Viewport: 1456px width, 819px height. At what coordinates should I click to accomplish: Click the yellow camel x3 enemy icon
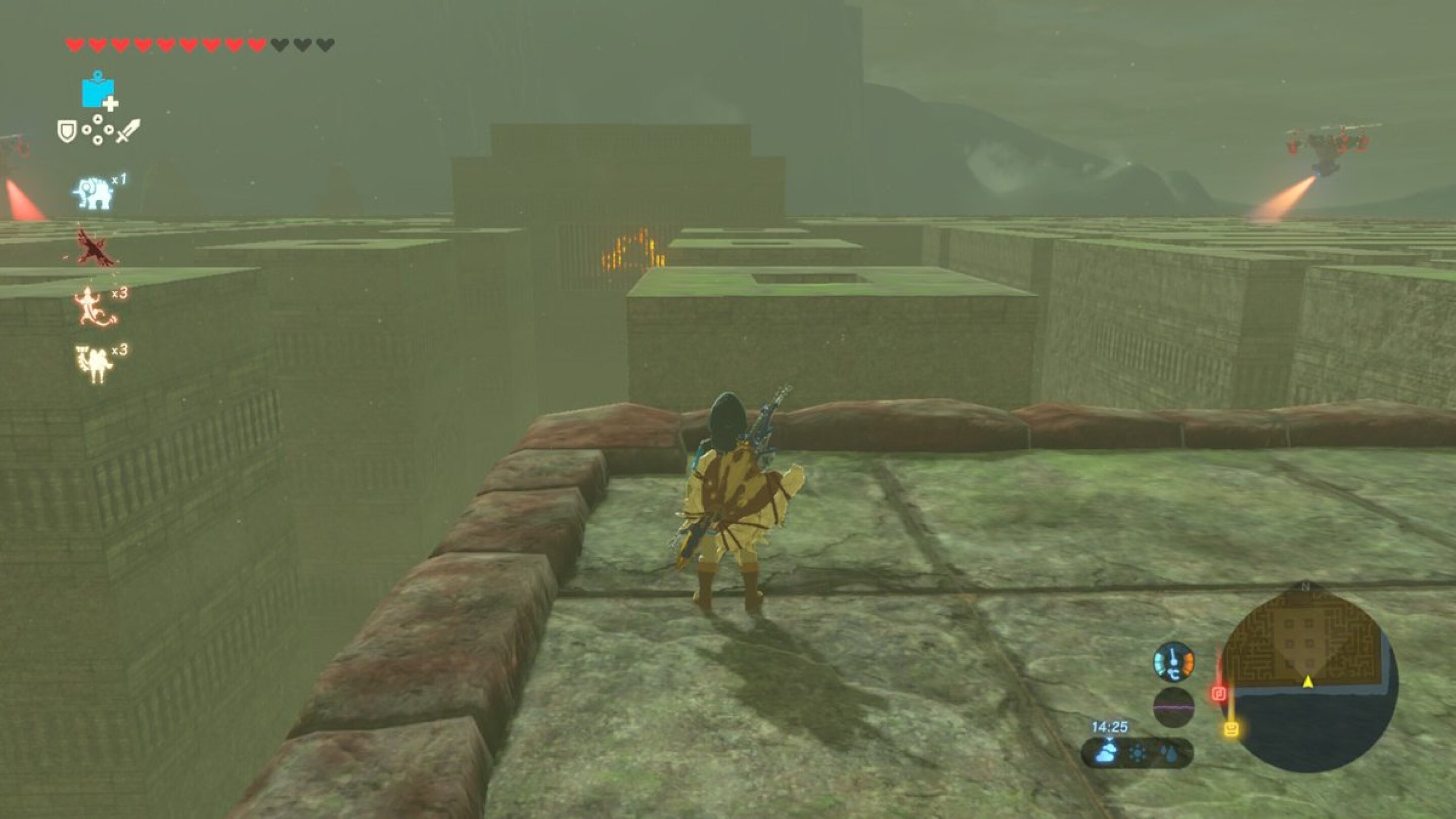[92, 362]
